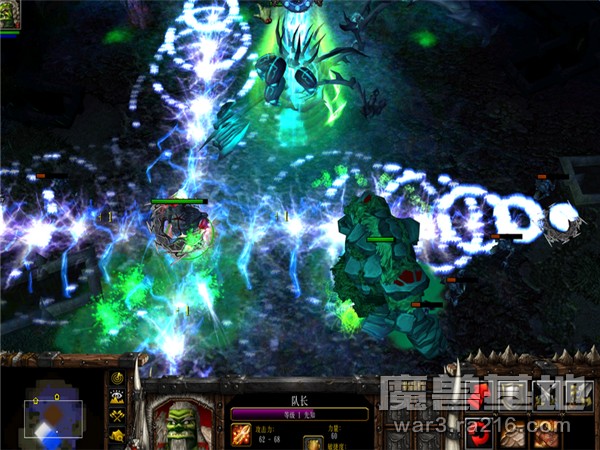This screenshot has height=450, width=600.
Task: Click the hero attack damage icon
Action: 242,434
